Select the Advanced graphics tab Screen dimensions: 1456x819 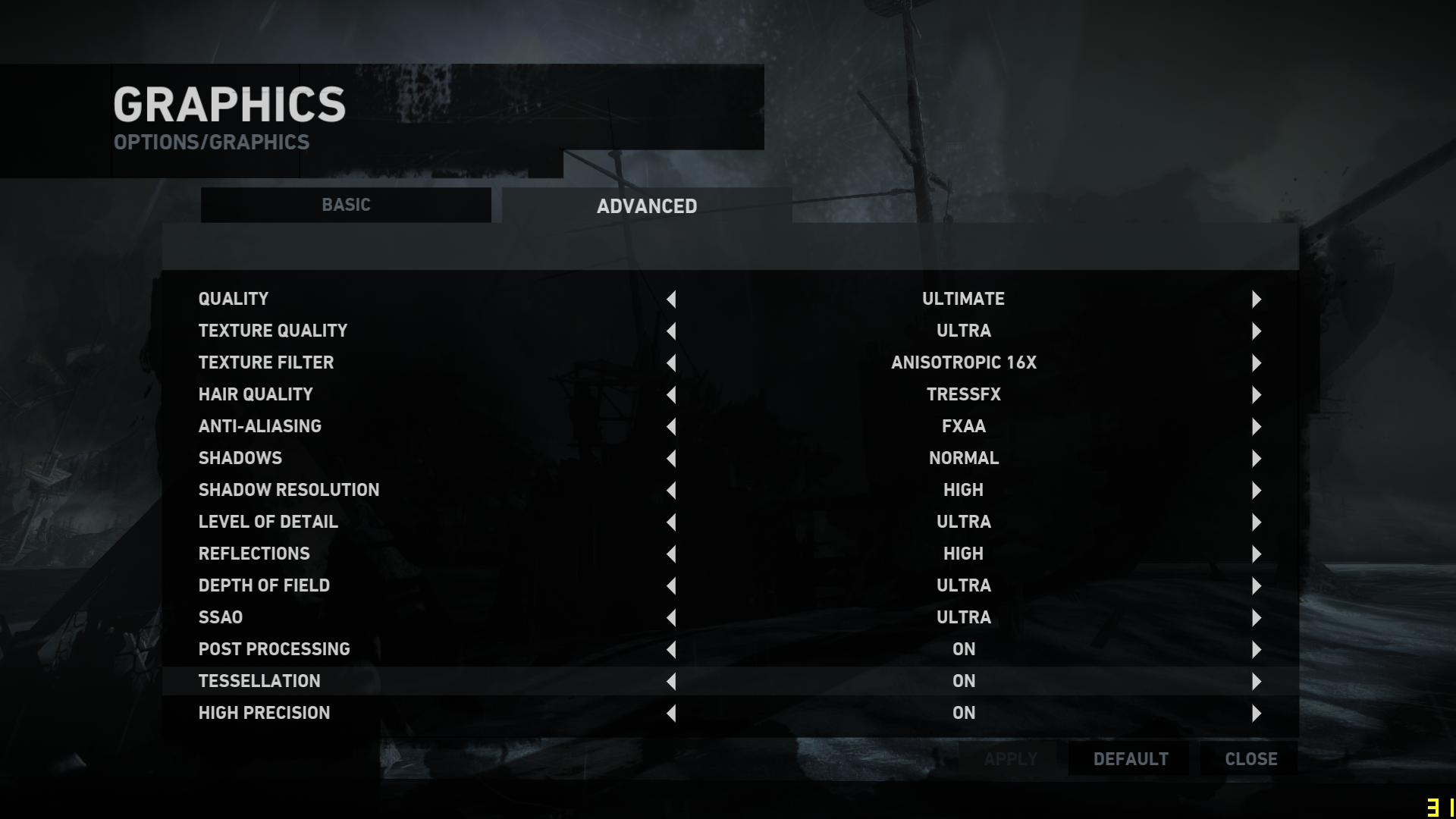[x=647, y=206]
